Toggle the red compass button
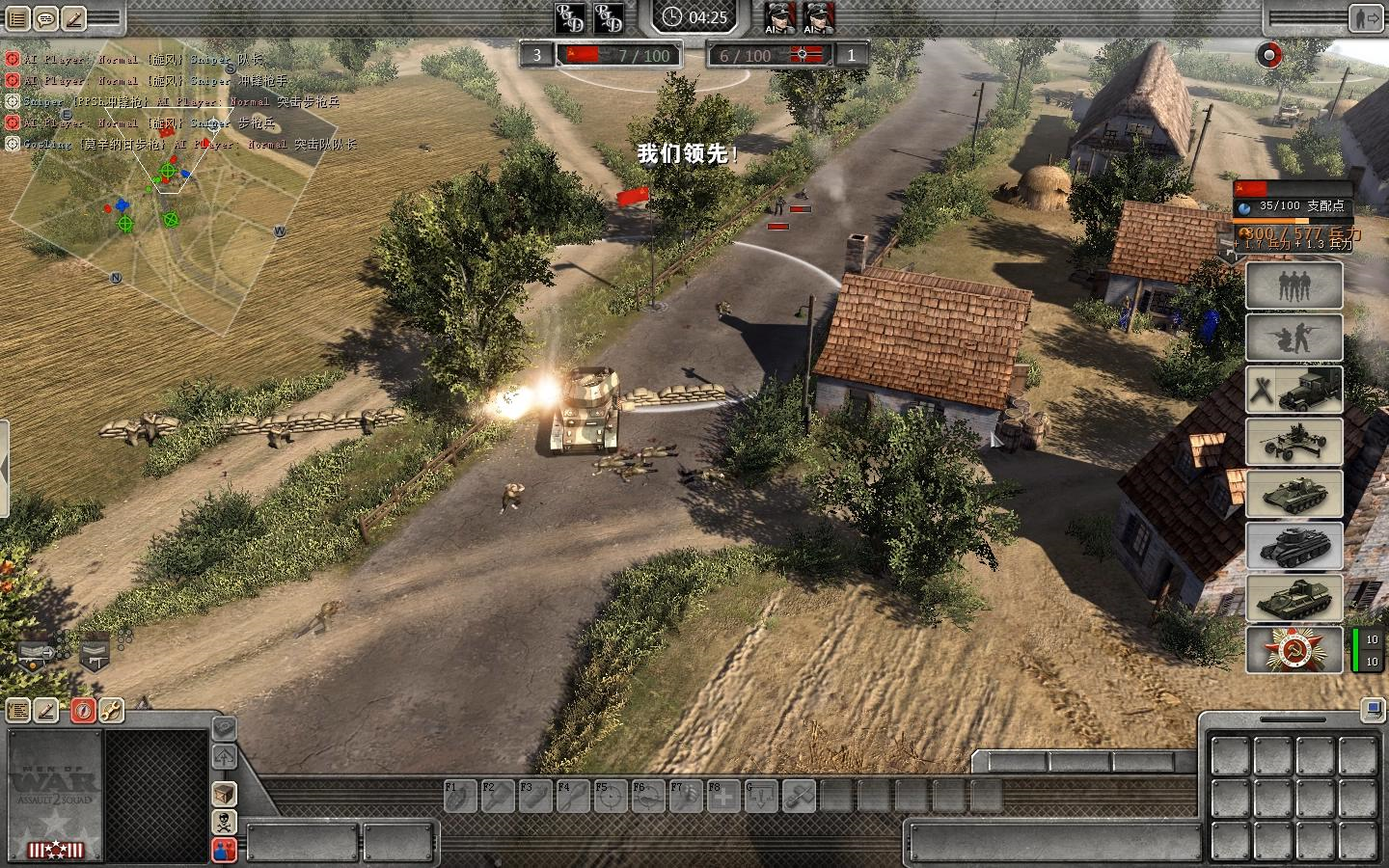The width and height of the screenshot is (1389, 868). (83, 711)
